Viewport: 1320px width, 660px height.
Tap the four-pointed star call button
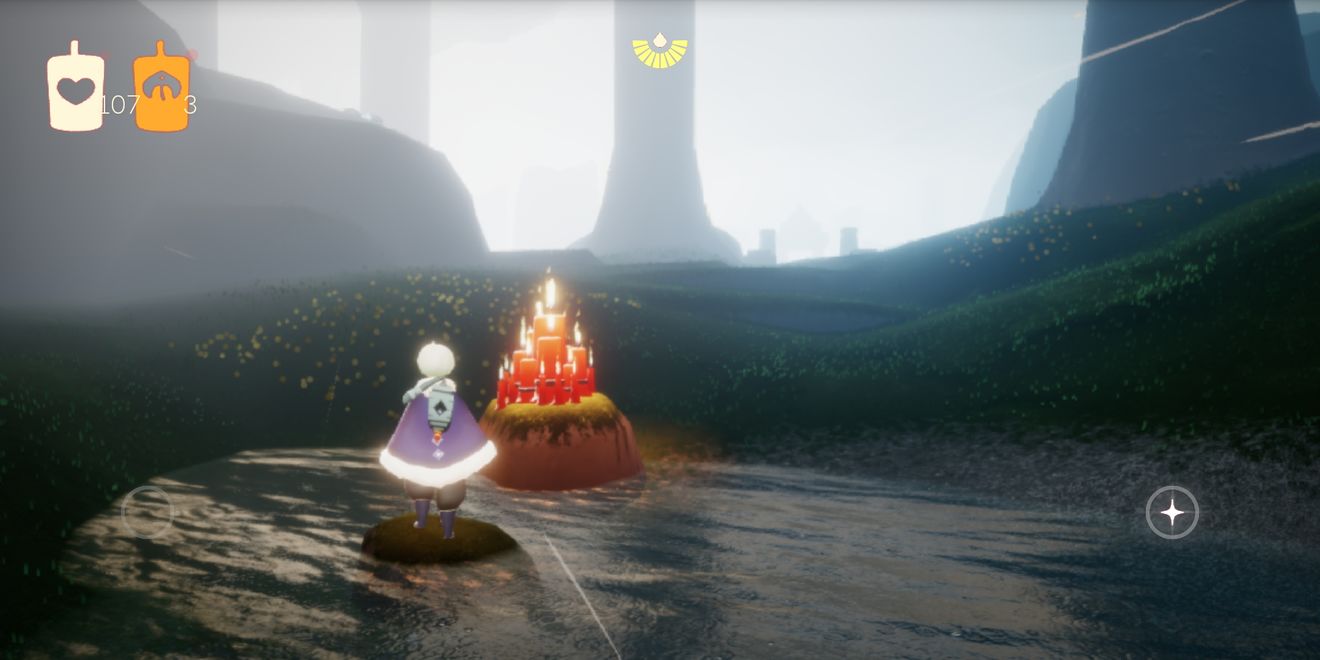point(1171,513)
